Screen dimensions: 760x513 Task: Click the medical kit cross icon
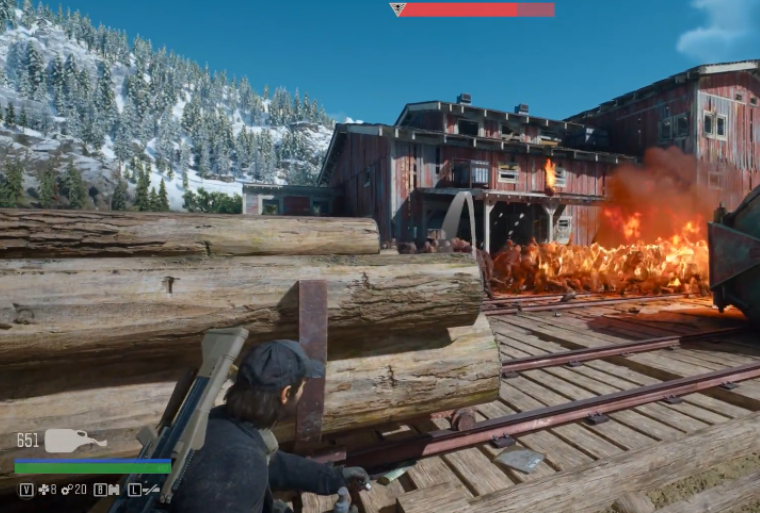tap(43, 489)
